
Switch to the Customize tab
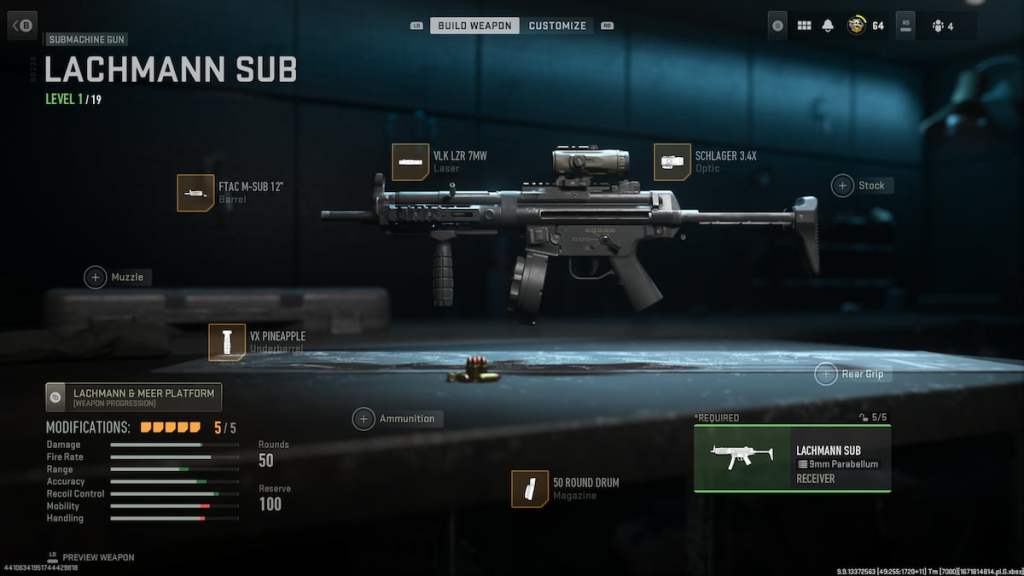tap(557, 25)
